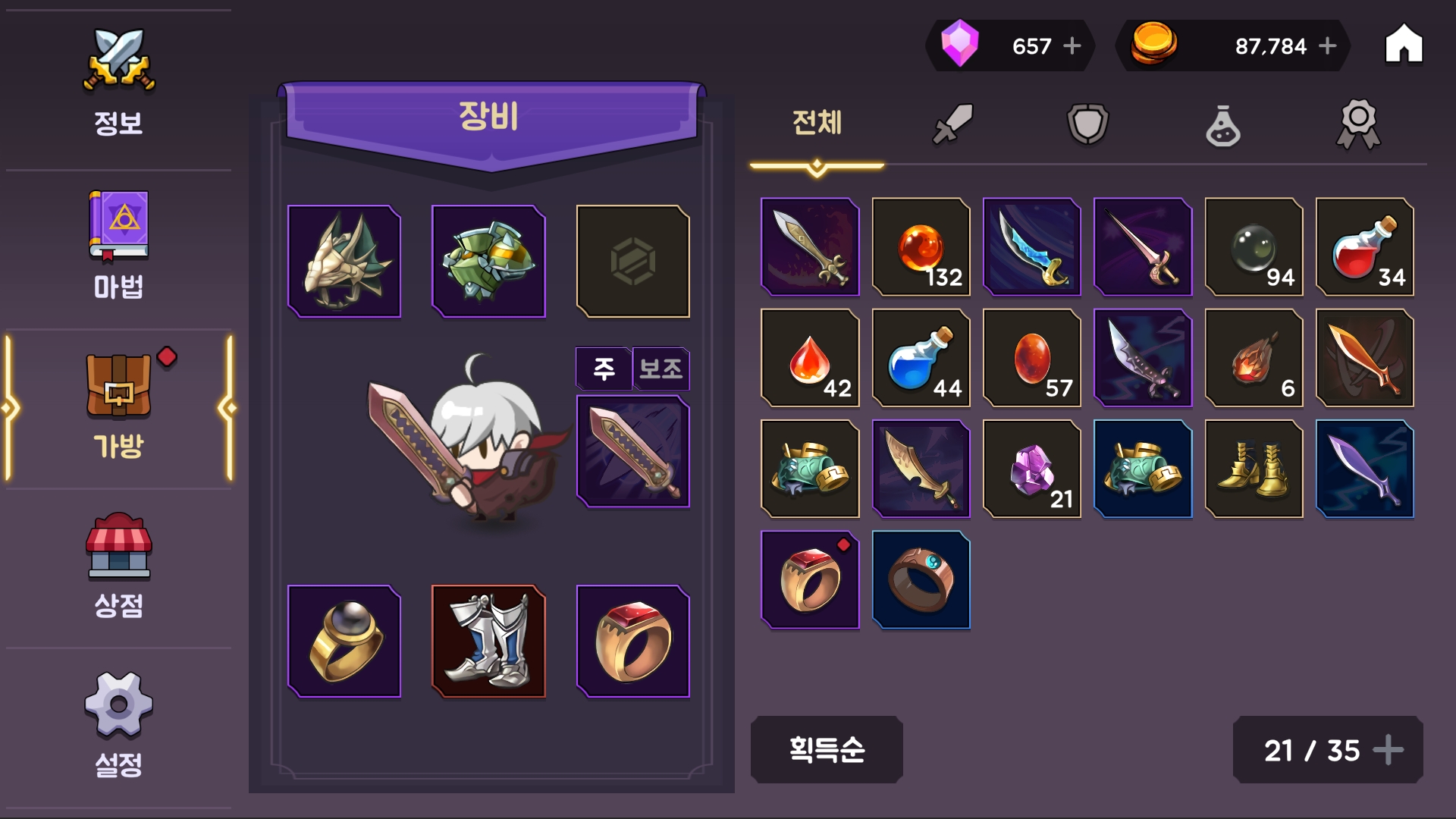Return to home with the house icon

(x=1404, y=45)
